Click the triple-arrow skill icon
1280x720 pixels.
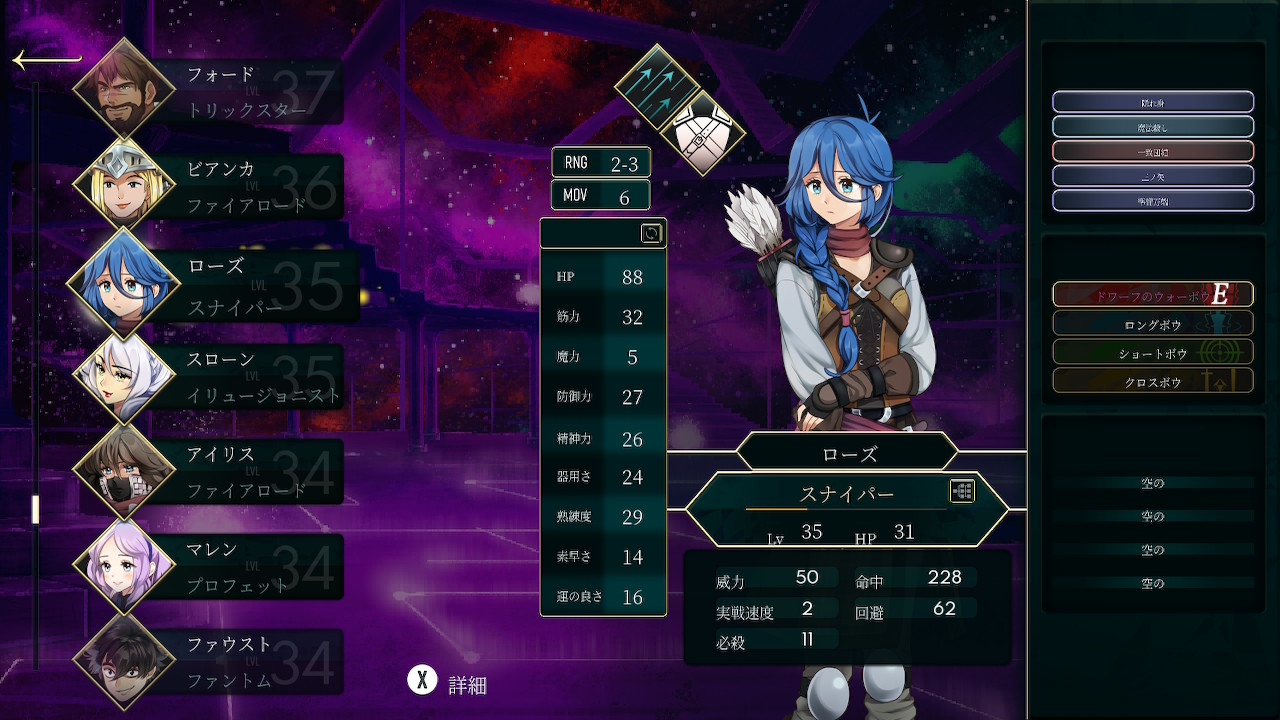(x=657, y=85)
